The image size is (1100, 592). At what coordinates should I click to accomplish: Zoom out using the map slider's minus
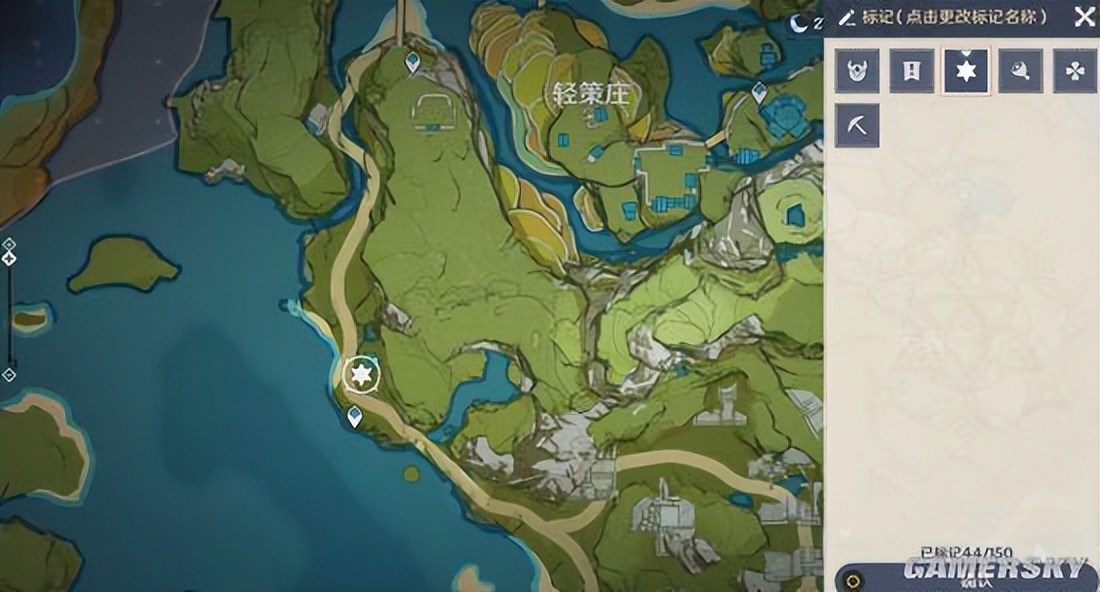point(9,375)
